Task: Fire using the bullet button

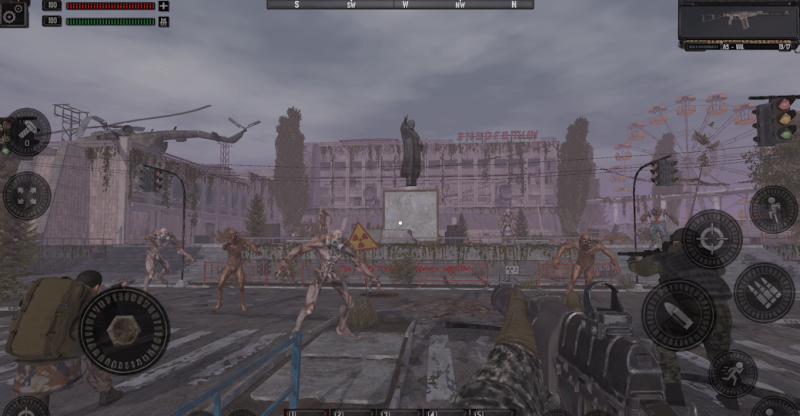Action: click(x=678, y=315)
